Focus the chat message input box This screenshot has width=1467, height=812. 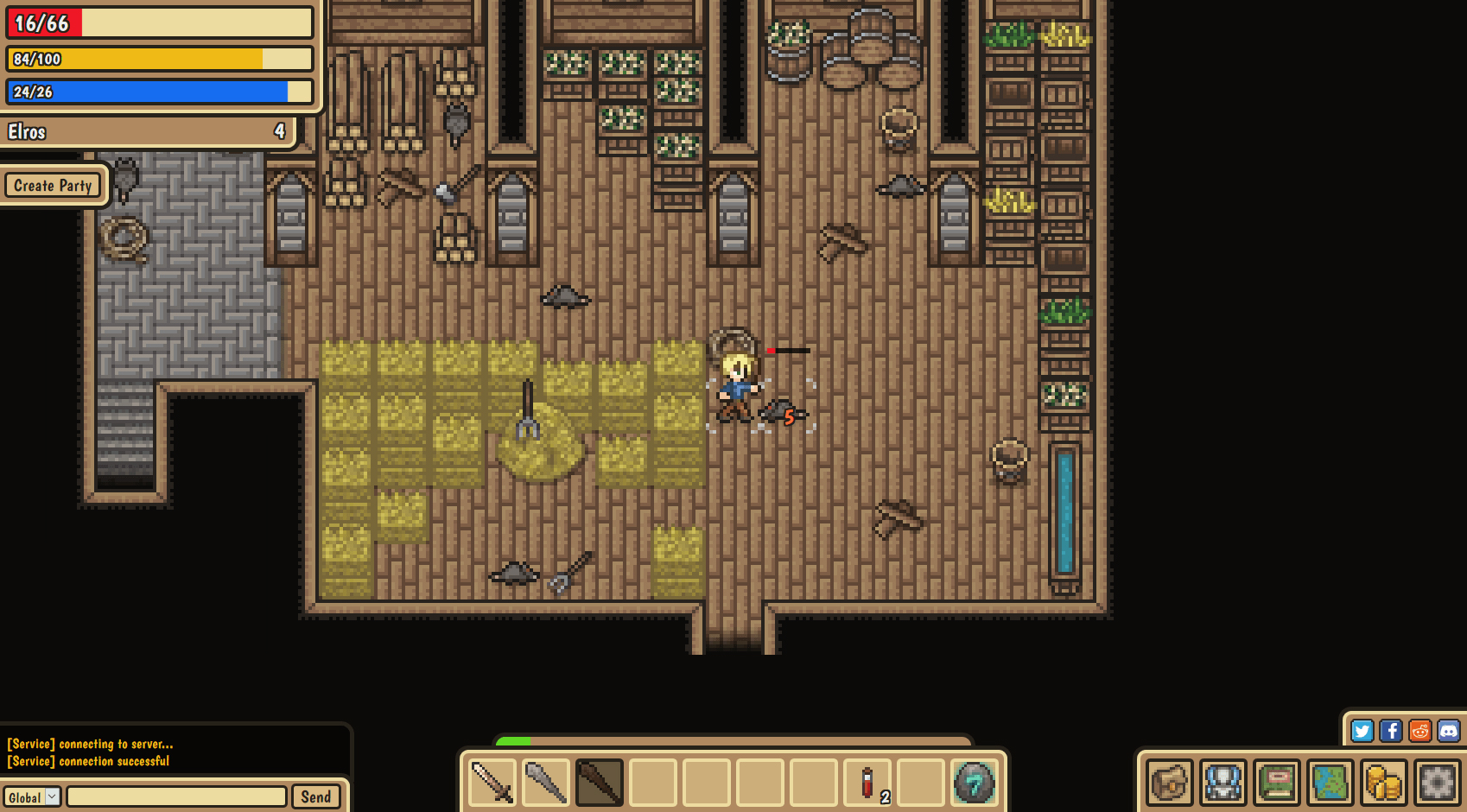click(176, 796)
